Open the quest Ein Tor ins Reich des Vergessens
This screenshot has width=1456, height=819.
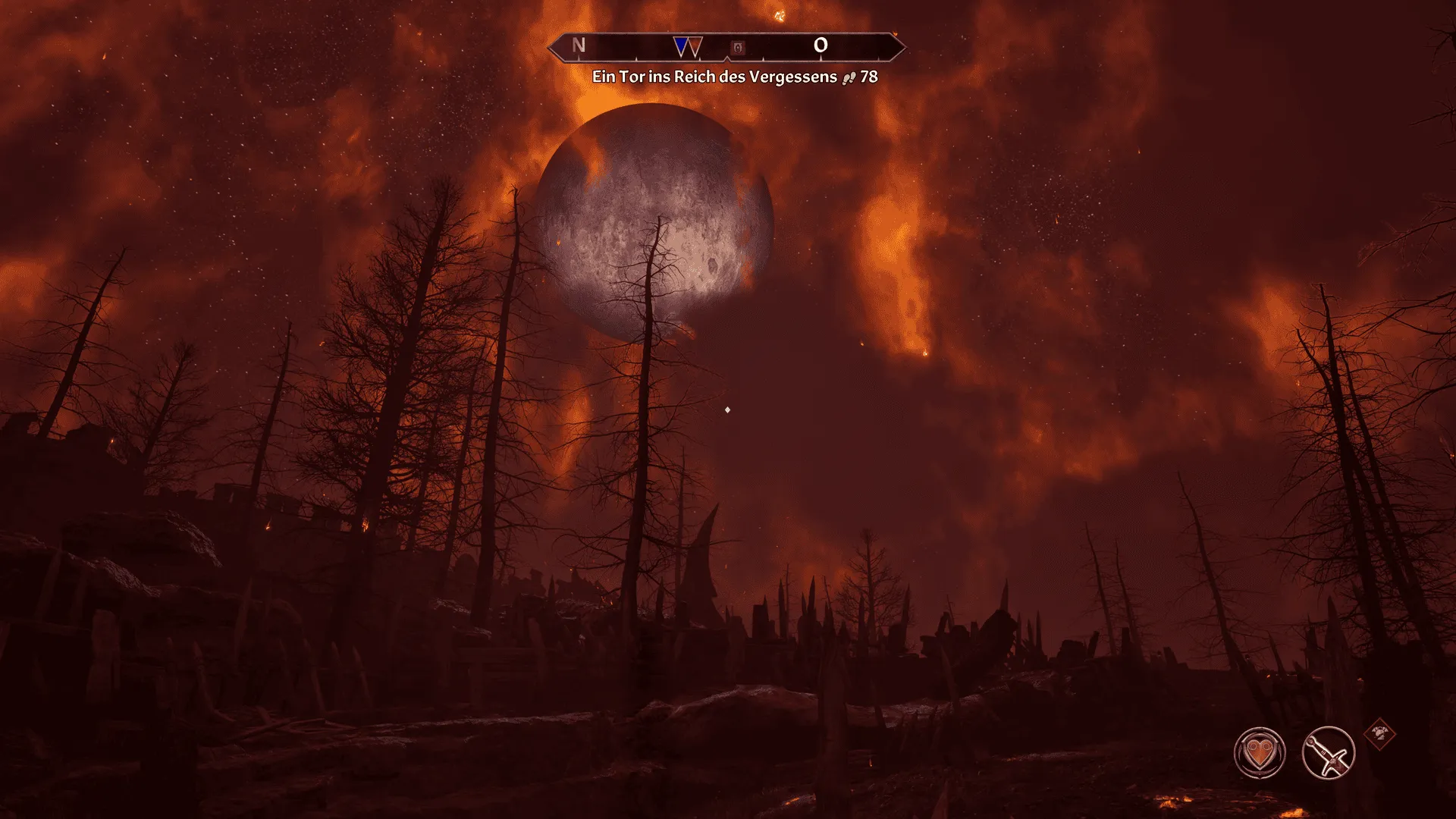pyautogui.click(x=717, y=77)
